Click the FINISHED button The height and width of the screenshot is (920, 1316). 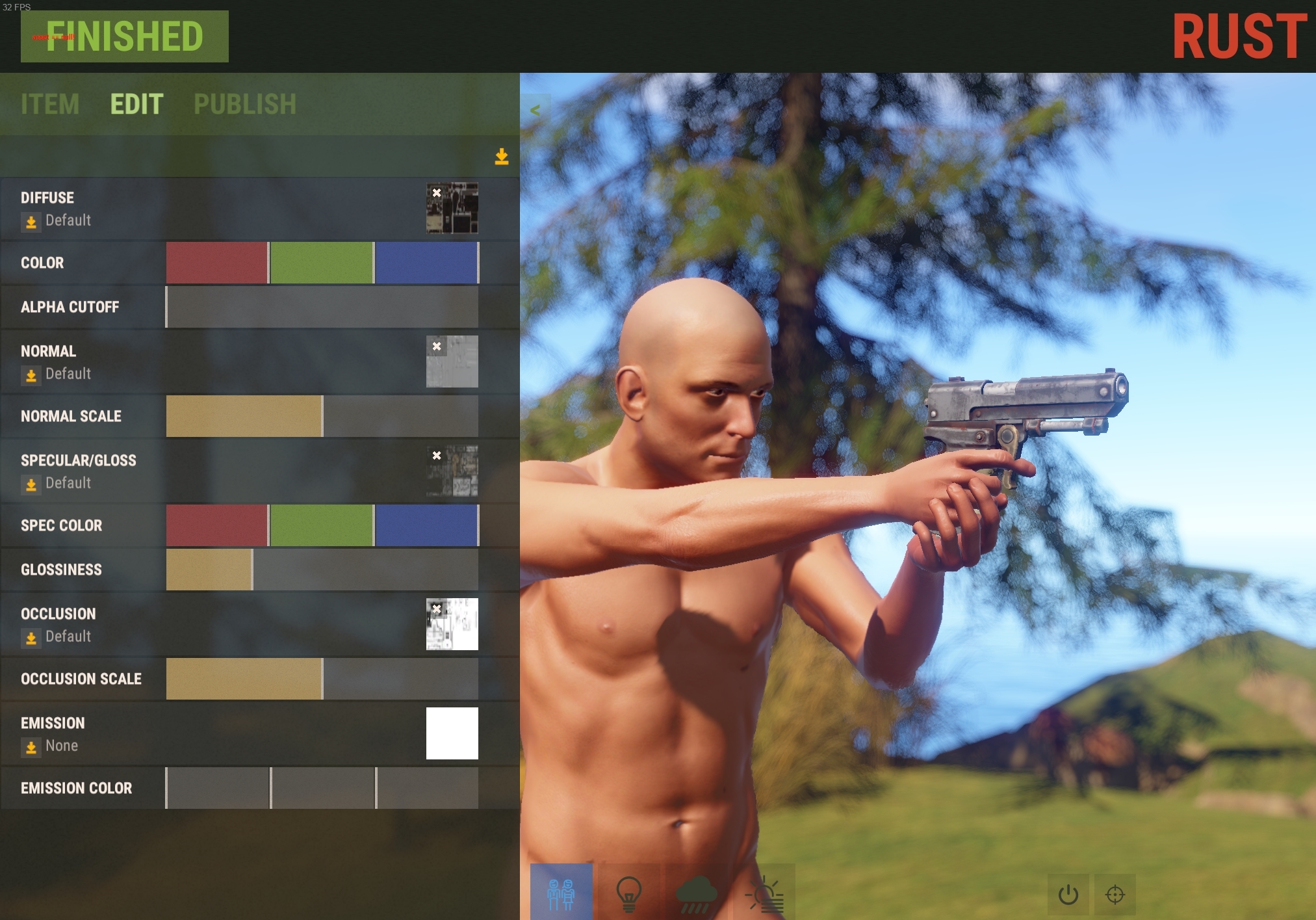tap(125, 36)
